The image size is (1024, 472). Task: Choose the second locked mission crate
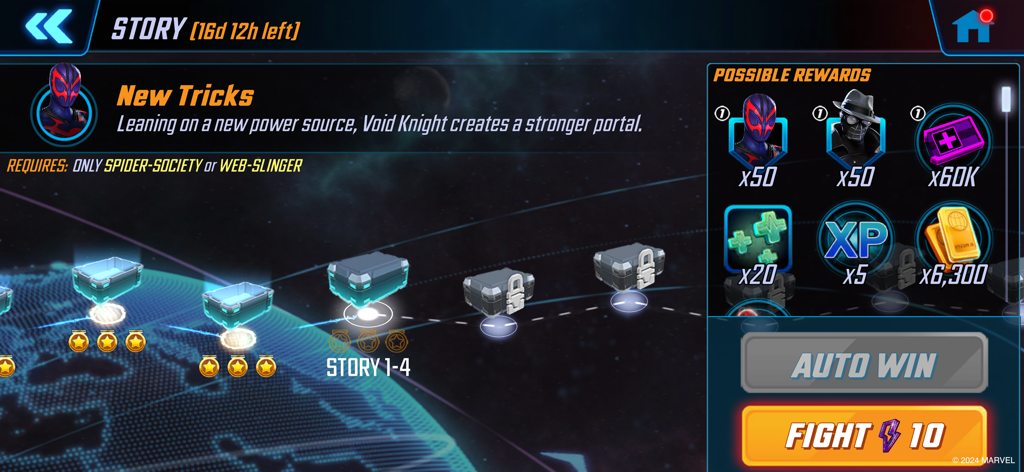[629, 270]
